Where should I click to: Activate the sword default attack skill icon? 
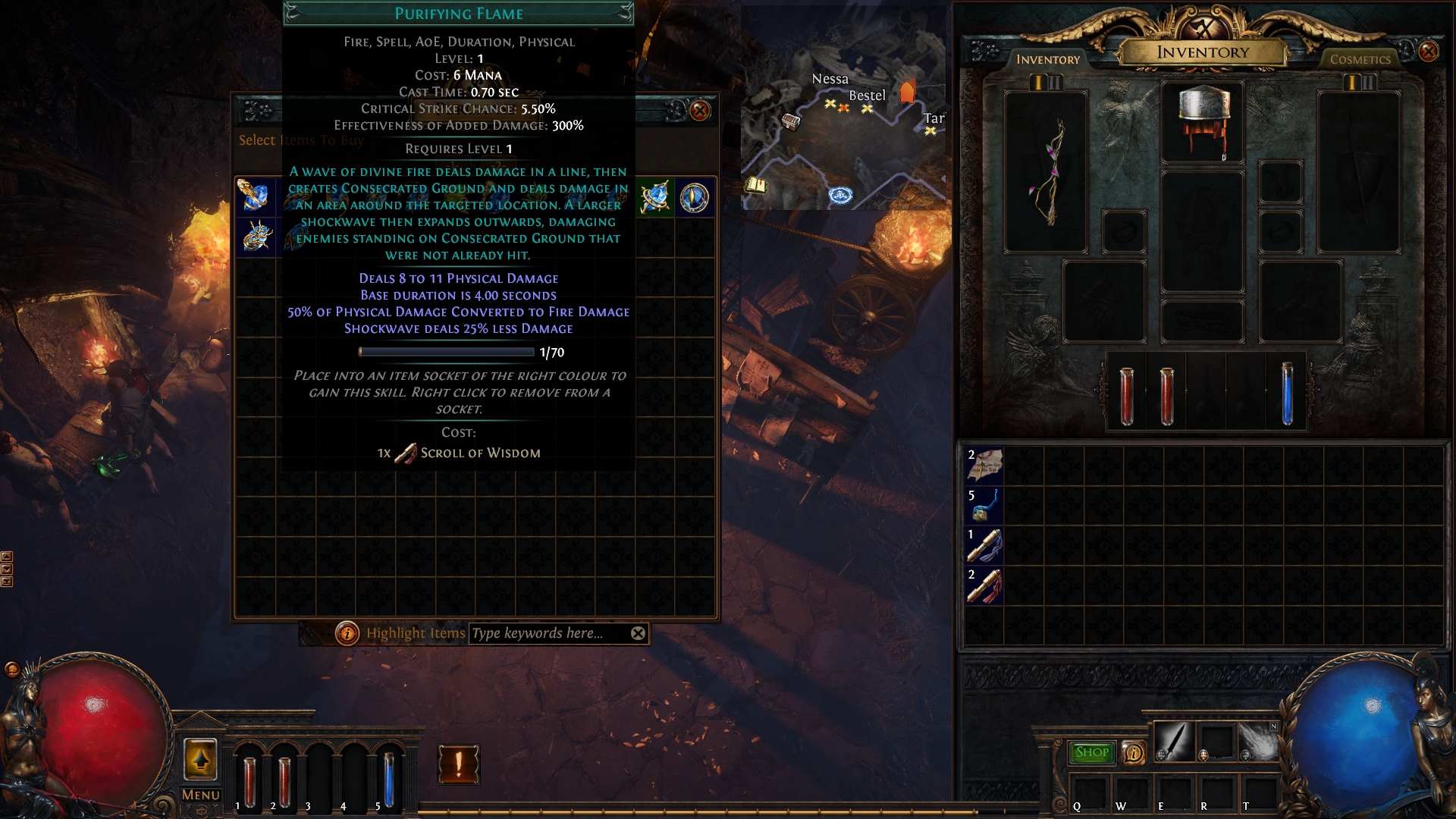point(1173,741)
